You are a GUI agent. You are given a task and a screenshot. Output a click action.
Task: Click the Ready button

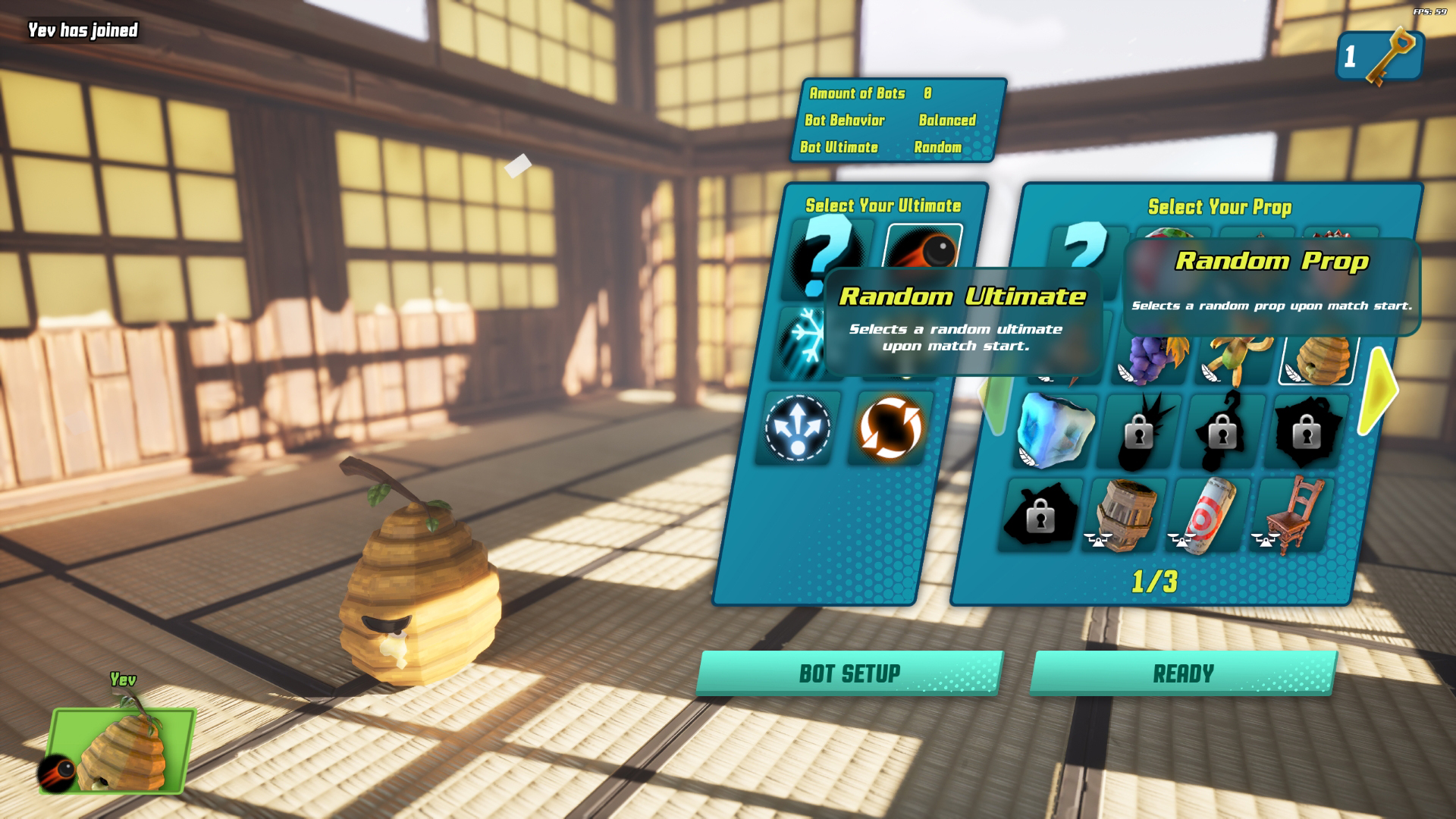(1182, 673)
